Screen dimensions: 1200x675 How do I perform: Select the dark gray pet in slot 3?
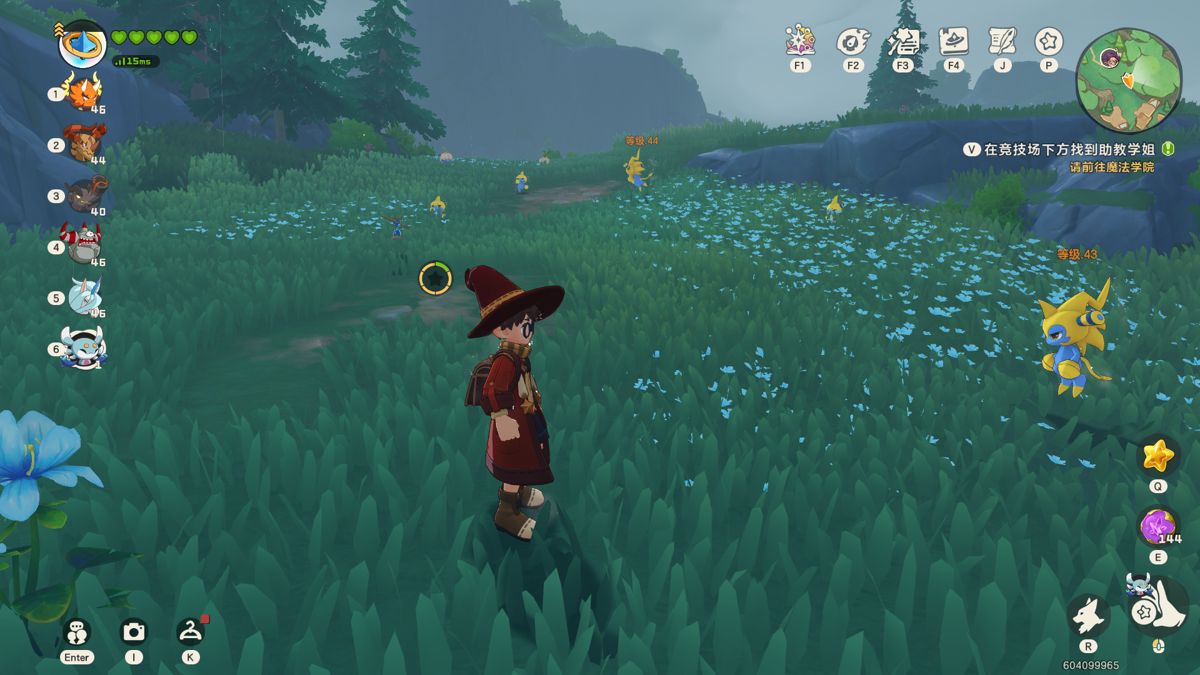point(84,195)
